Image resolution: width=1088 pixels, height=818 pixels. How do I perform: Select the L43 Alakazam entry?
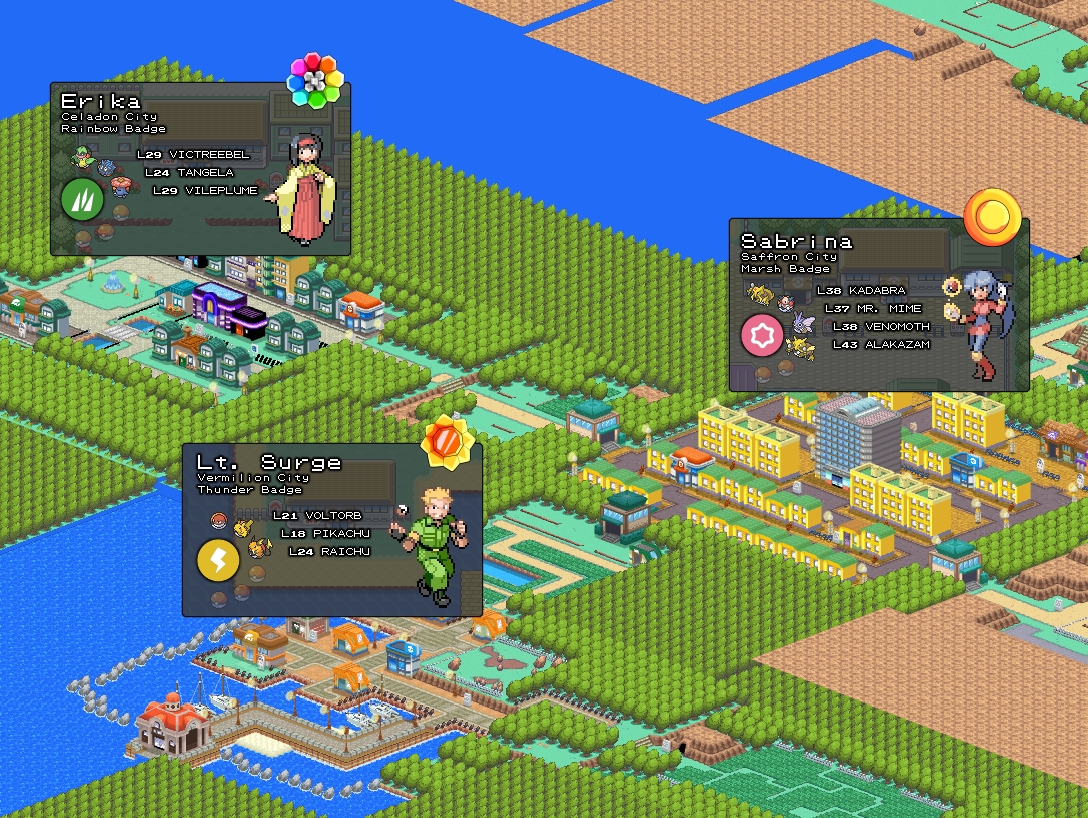[881, 345]
